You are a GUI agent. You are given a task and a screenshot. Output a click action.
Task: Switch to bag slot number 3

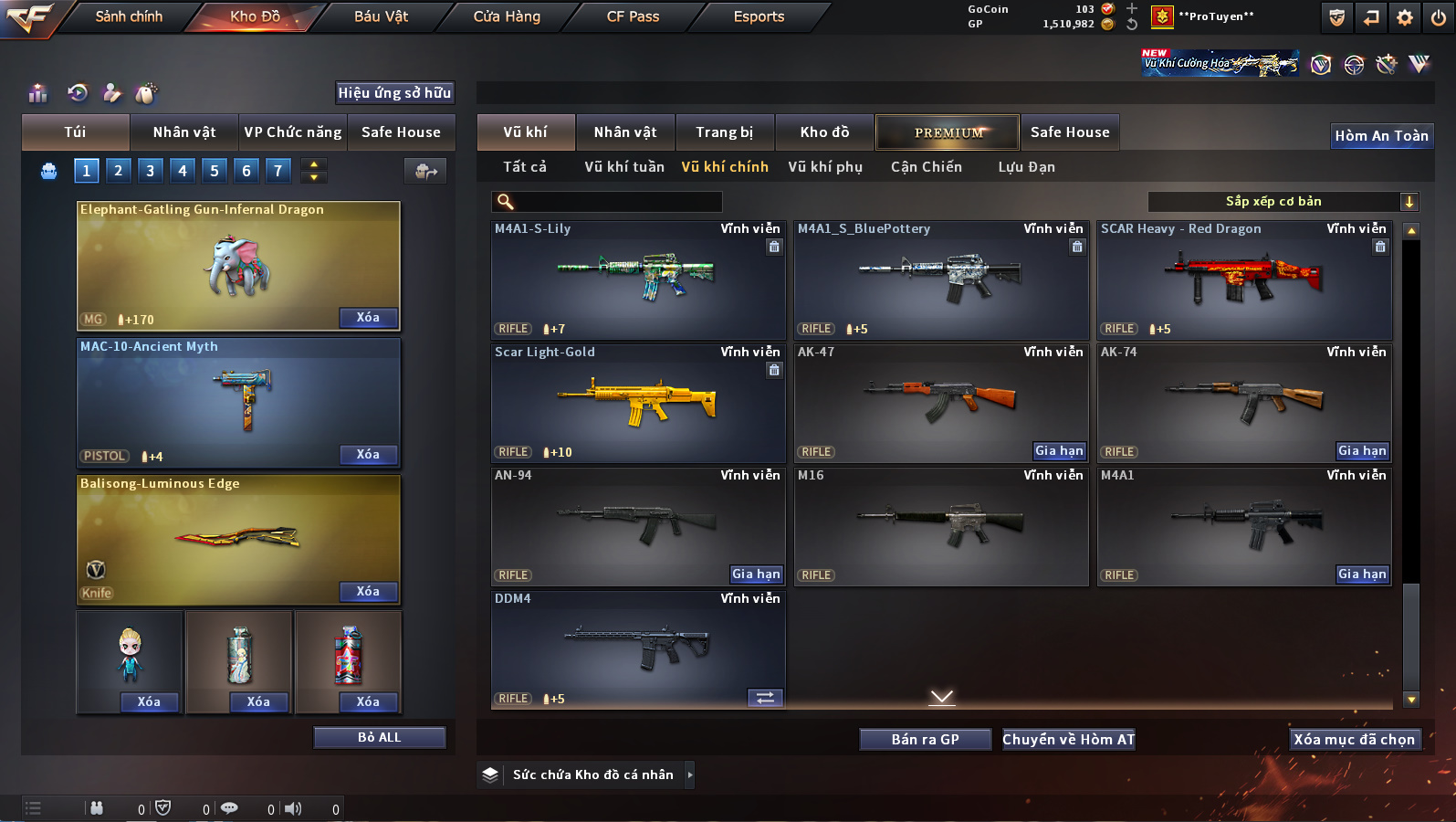[x=151, y=170]
